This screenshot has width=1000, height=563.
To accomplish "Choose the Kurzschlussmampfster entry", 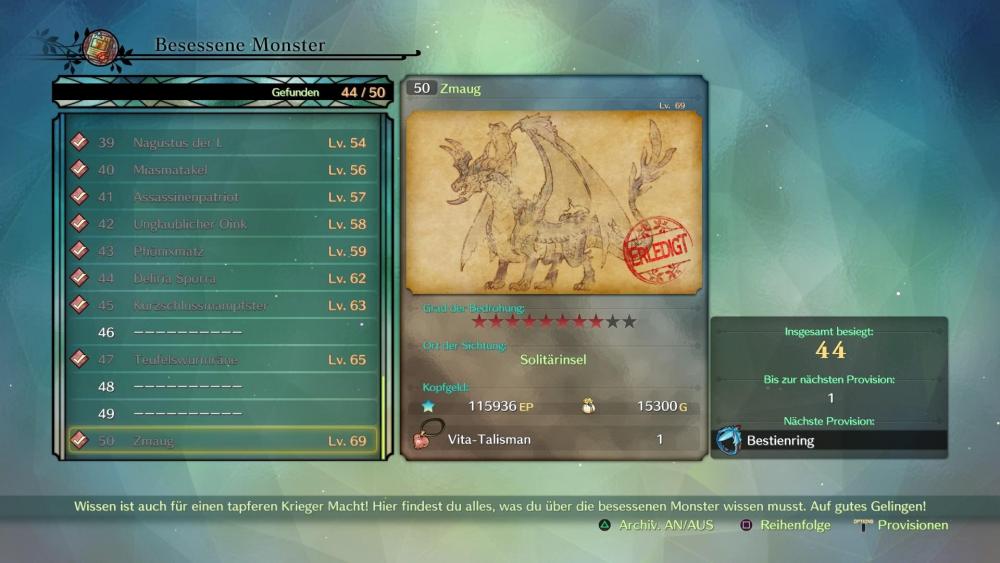I will click(222, 305).
